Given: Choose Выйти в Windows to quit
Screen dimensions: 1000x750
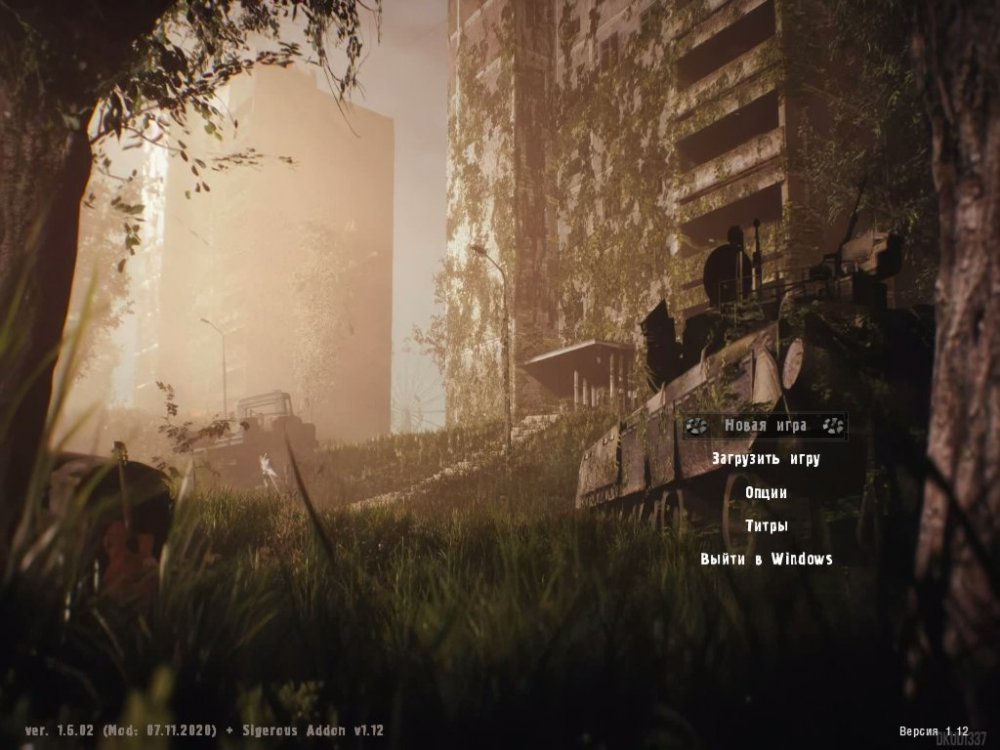Looking at the screenshot, I should [x=766, y=559].
